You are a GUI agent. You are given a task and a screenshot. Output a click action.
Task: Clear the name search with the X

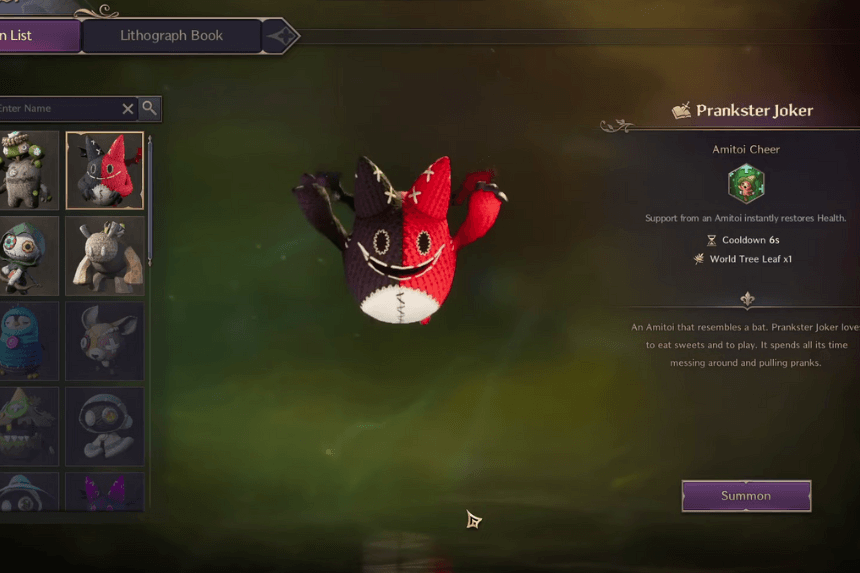click(128, 109)
